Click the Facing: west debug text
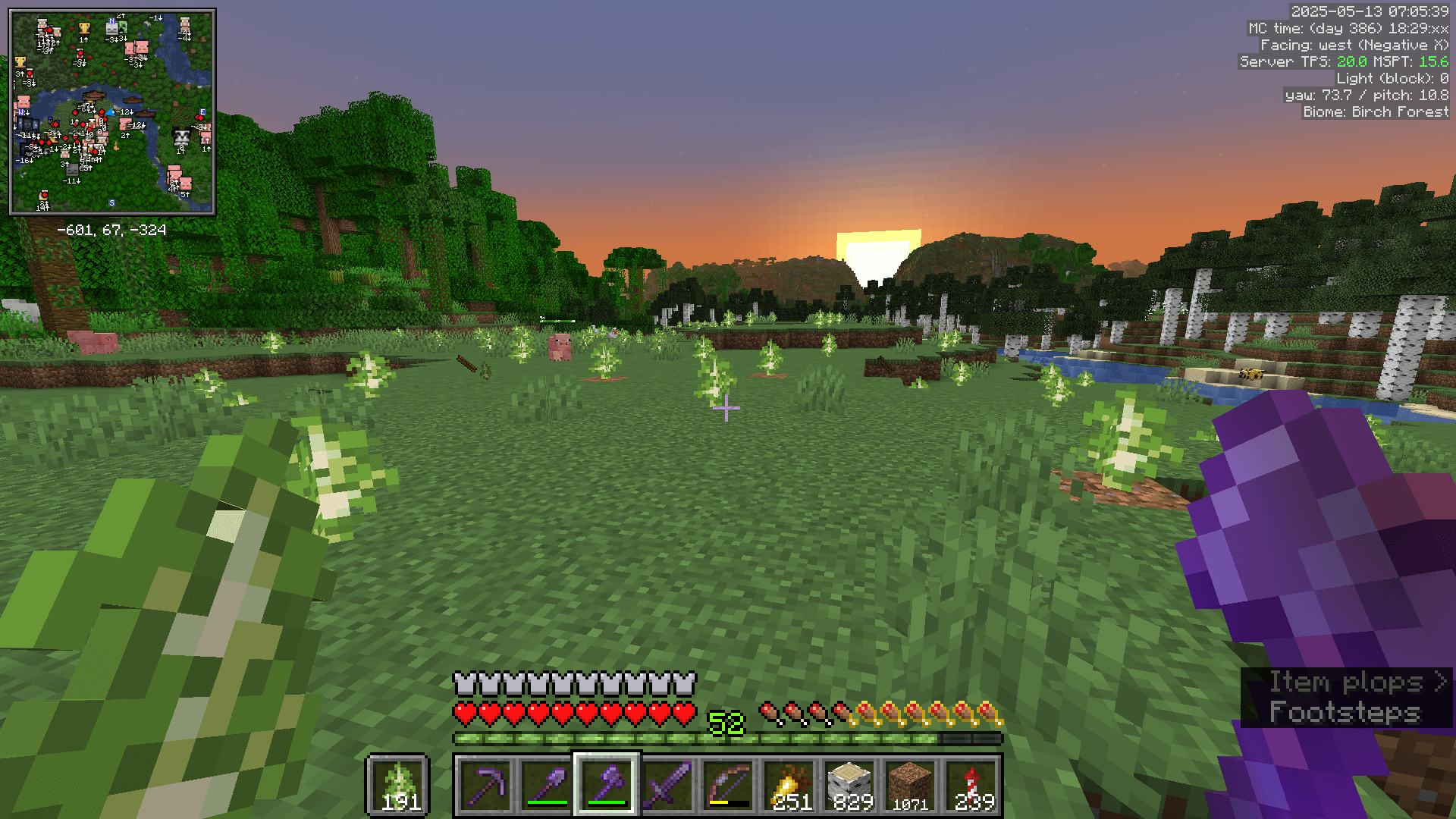The width and height of the screenshot is (1456, 819). pos(1355,45)
